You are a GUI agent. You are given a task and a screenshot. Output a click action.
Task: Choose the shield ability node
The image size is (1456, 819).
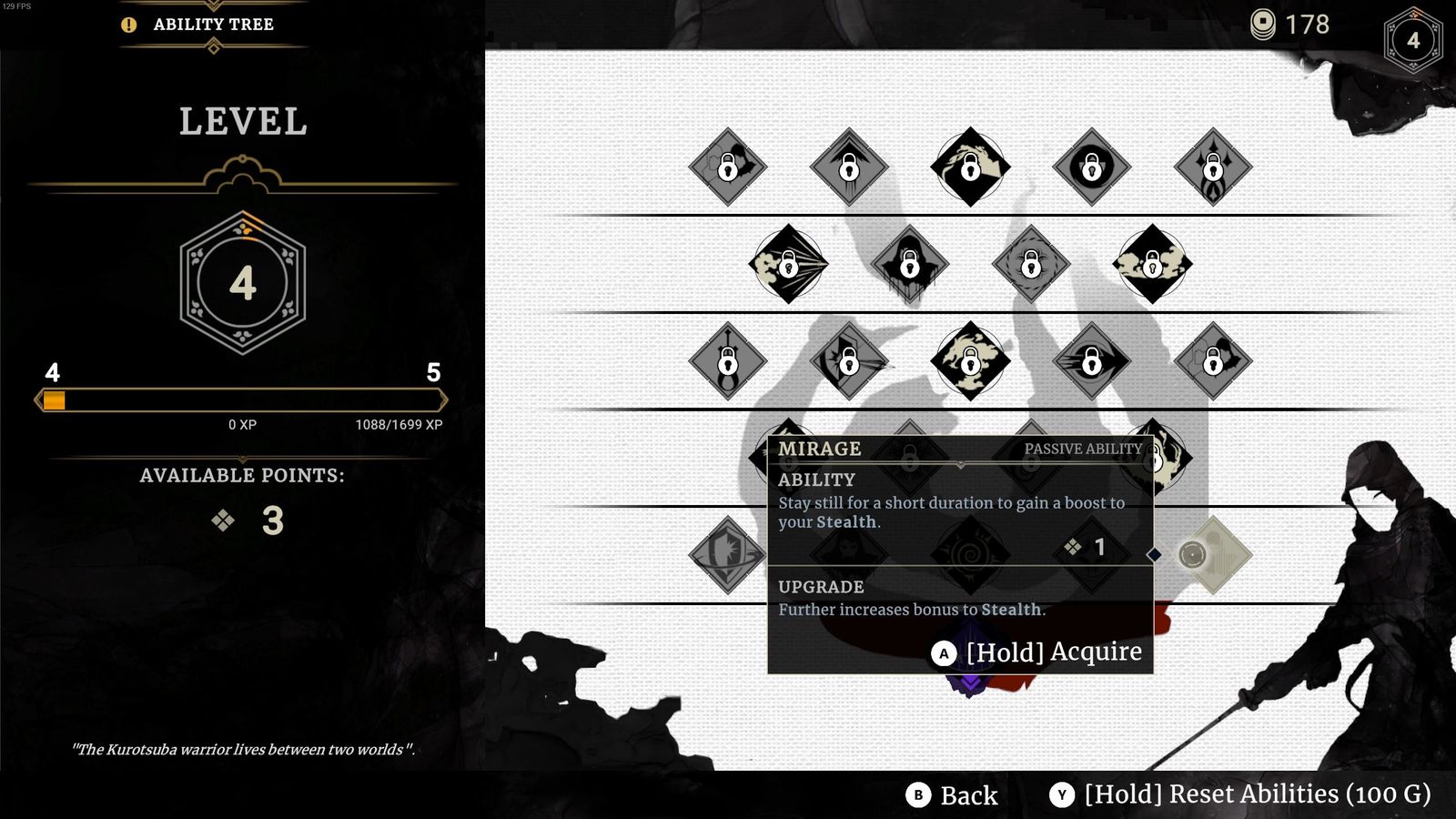(727, 554)
